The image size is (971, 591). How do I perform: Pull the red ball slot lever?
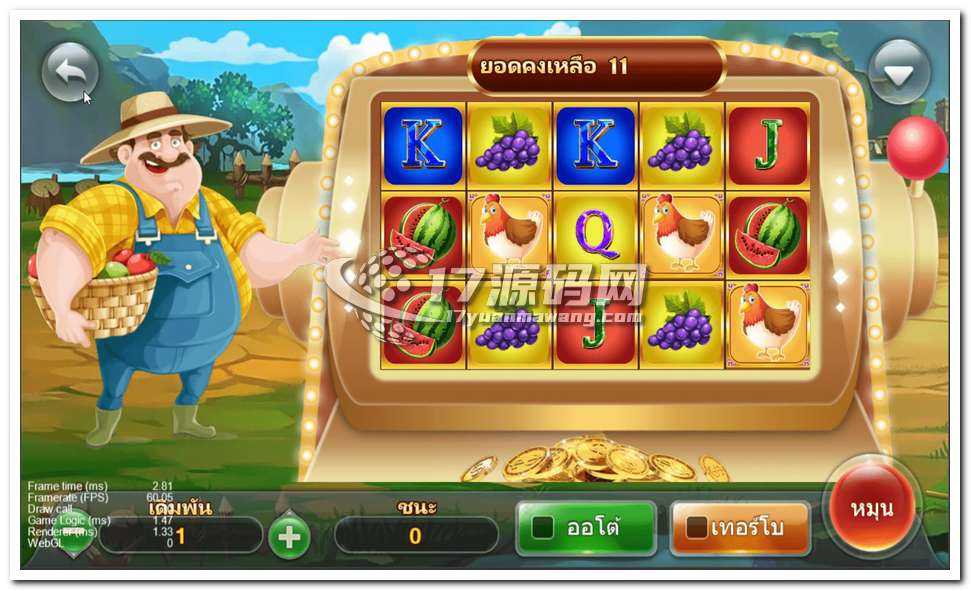pyautogui.click(x=916, y=148)
